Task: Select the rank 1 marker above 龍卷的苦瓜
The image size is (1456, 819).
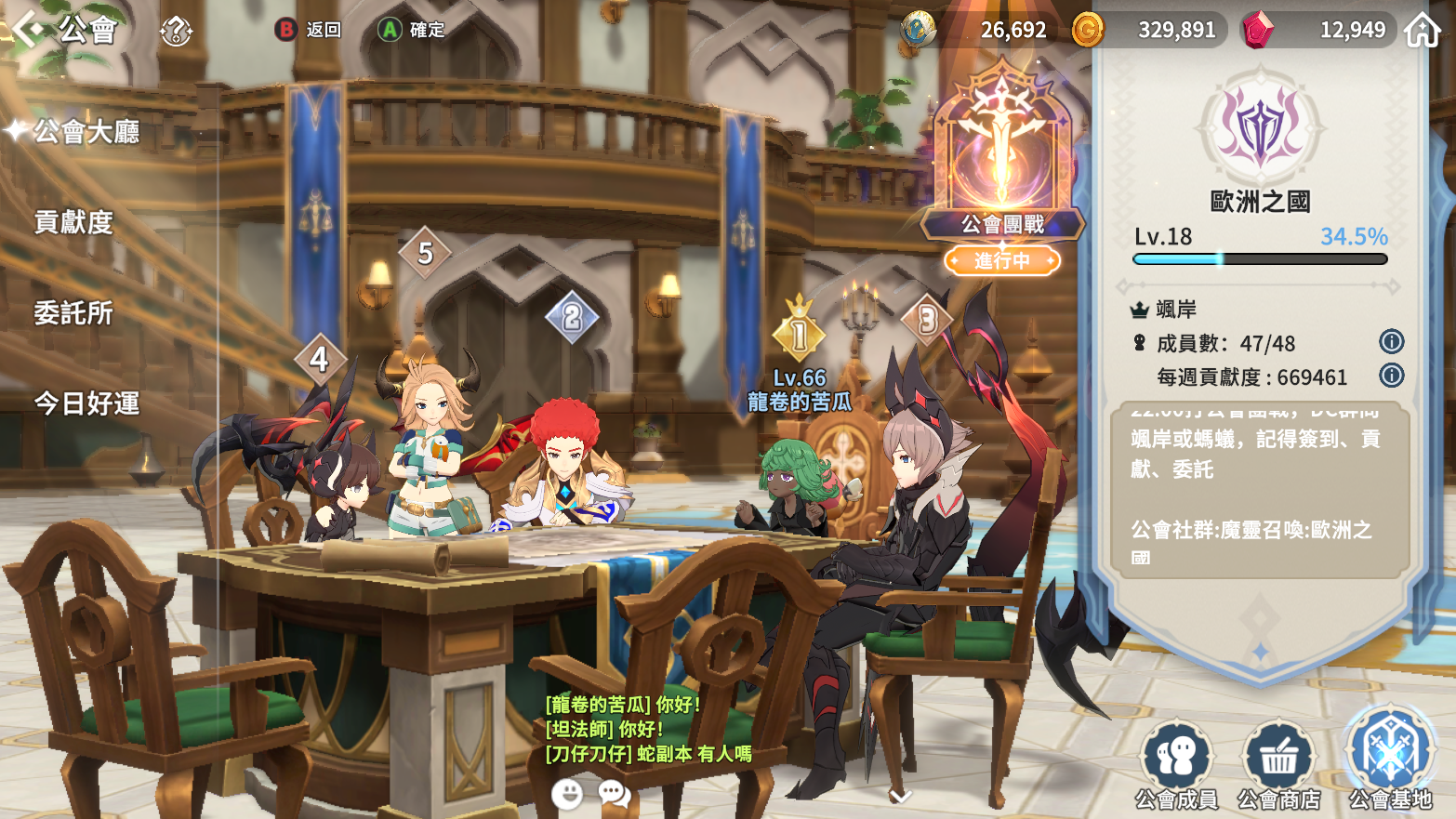Action: pos(799,333)
